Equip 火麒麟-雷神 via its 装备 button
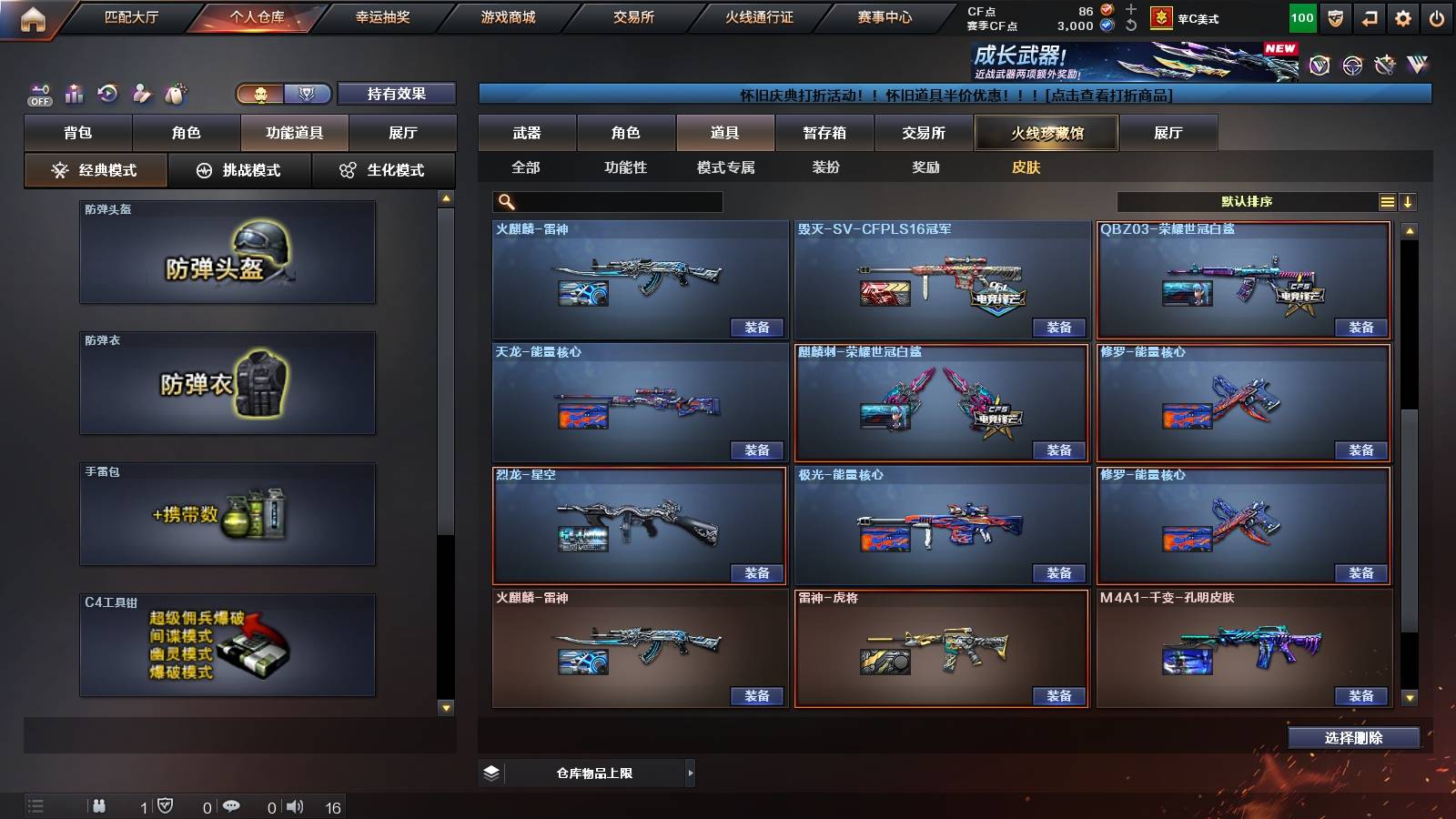The image size is (1456, 819). 757,327
